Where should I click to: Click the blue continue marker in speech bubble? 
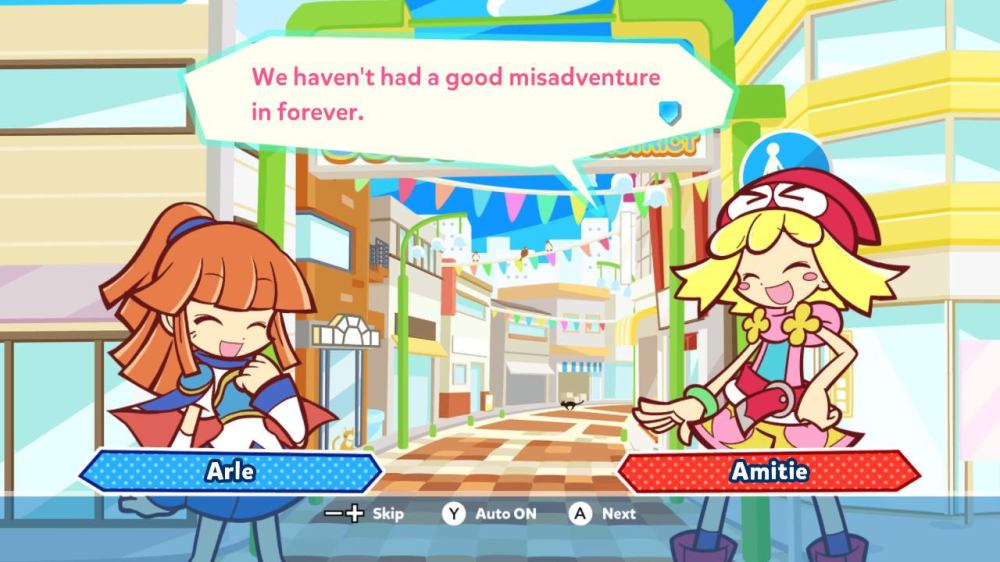(x=669, y=108)
